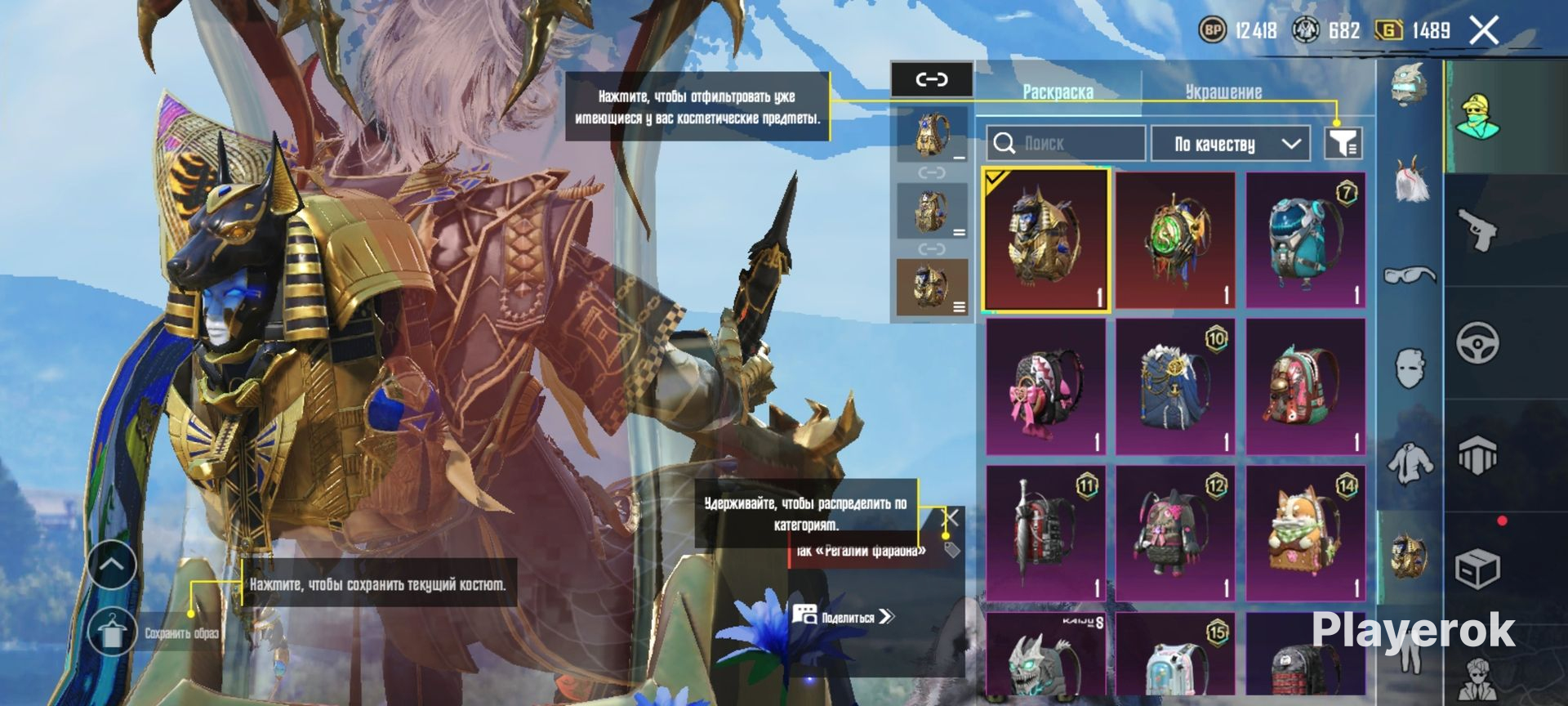Select the corgi dog backpack skin
The width and height of the screenshot is (1568, 706).
click(1305, 533)
